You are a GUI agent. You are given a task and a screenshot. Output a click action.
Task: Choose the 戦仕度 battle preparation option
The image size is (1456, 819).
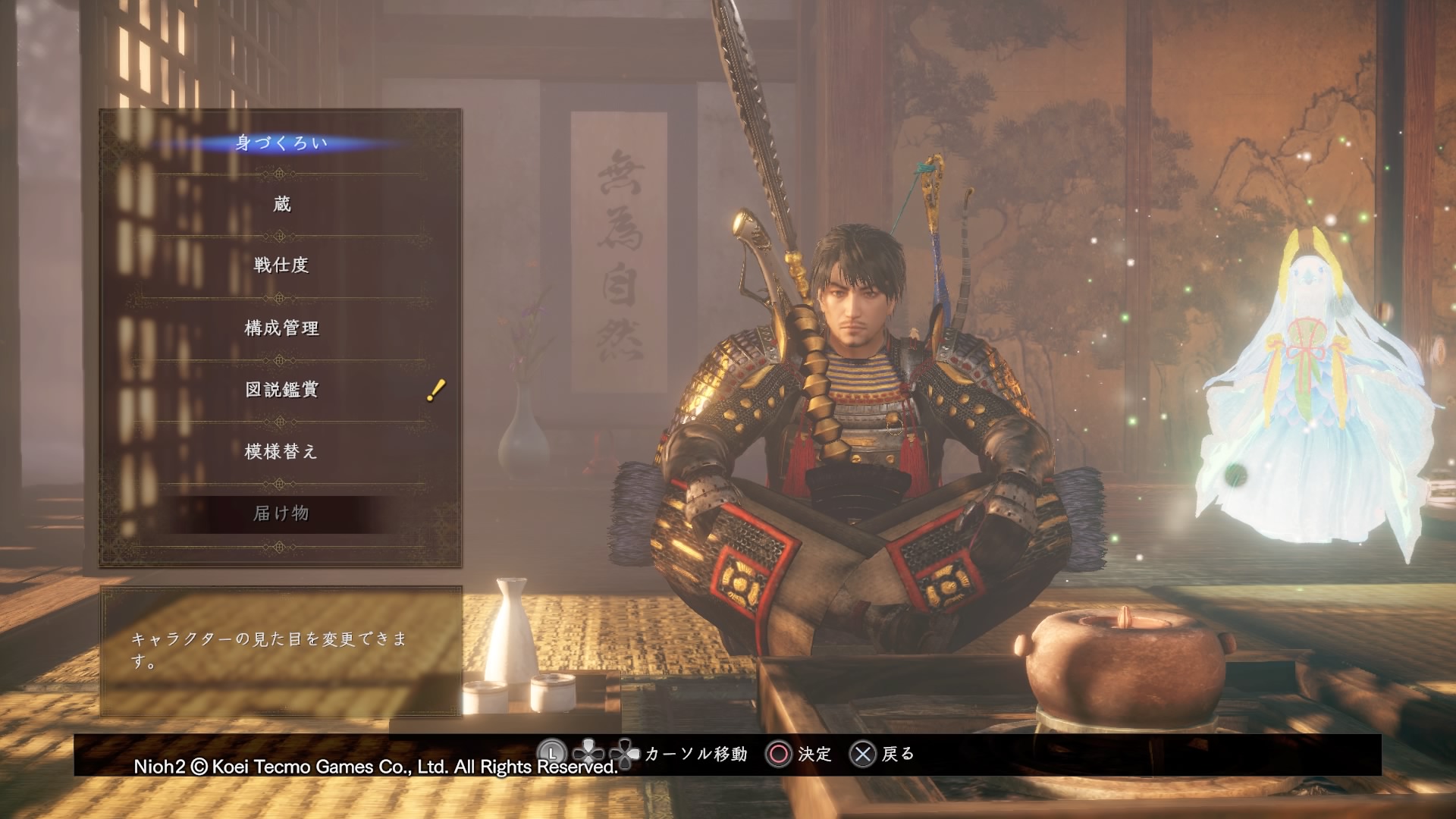coord(281,265)
